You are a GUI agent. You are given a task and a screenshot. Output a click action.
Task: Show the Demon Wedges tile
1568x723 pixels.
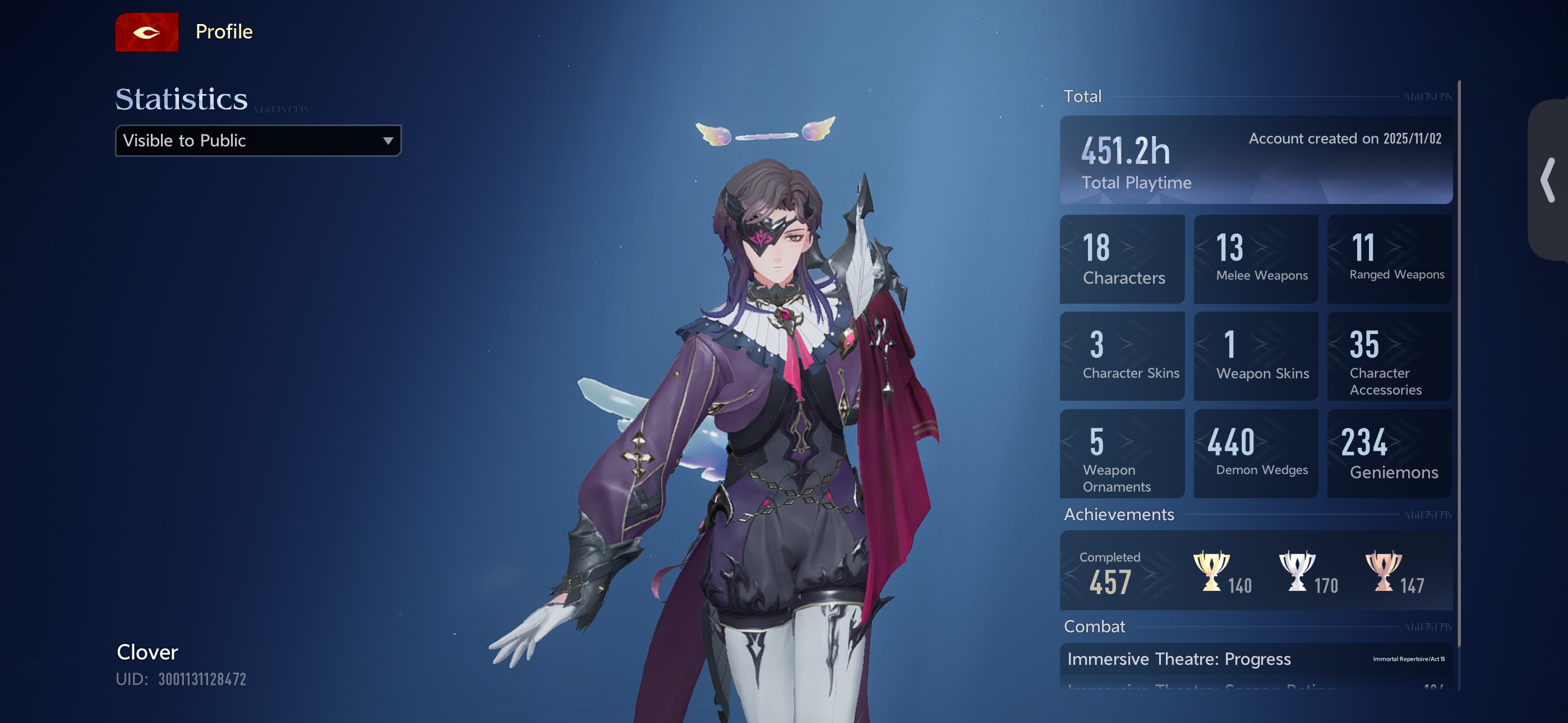pyautogui.click(x=1255, y=454)
